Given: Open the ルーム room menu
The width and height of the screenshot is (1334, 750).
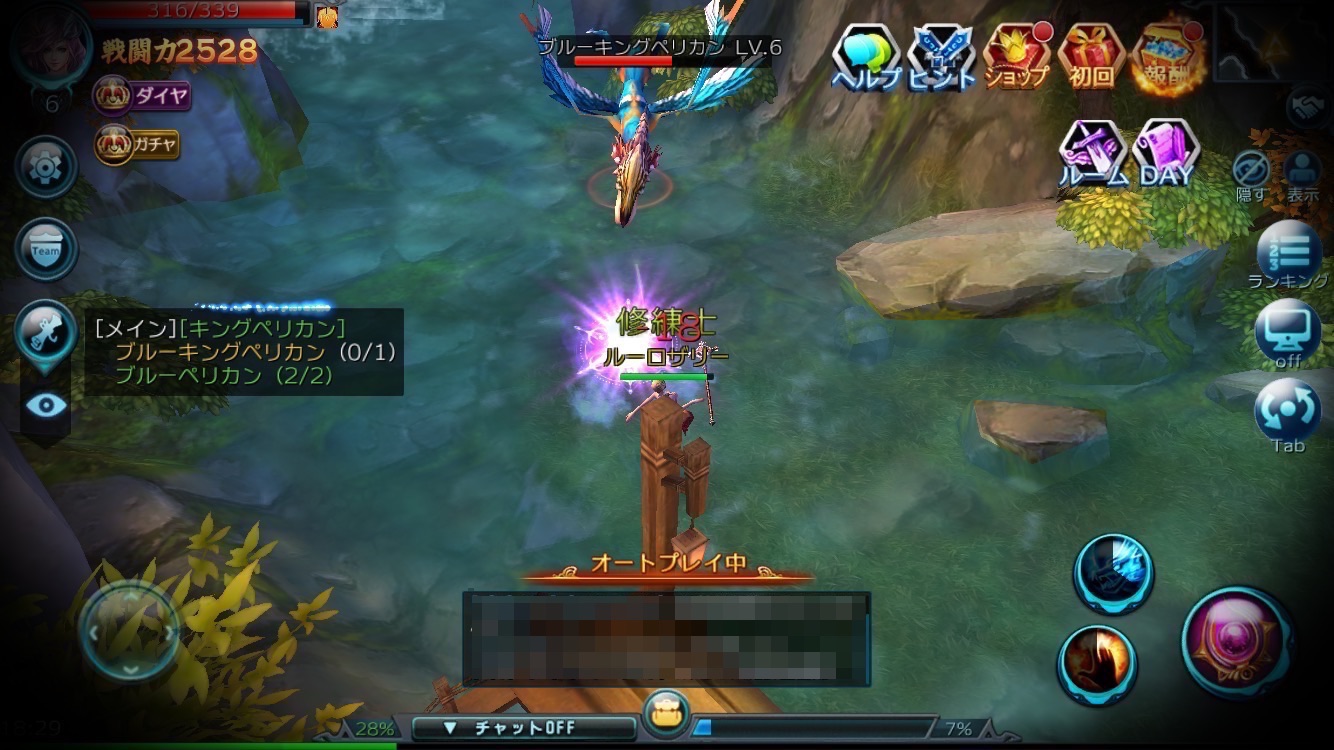Looking at the screenshot, I should [1094, 155].
